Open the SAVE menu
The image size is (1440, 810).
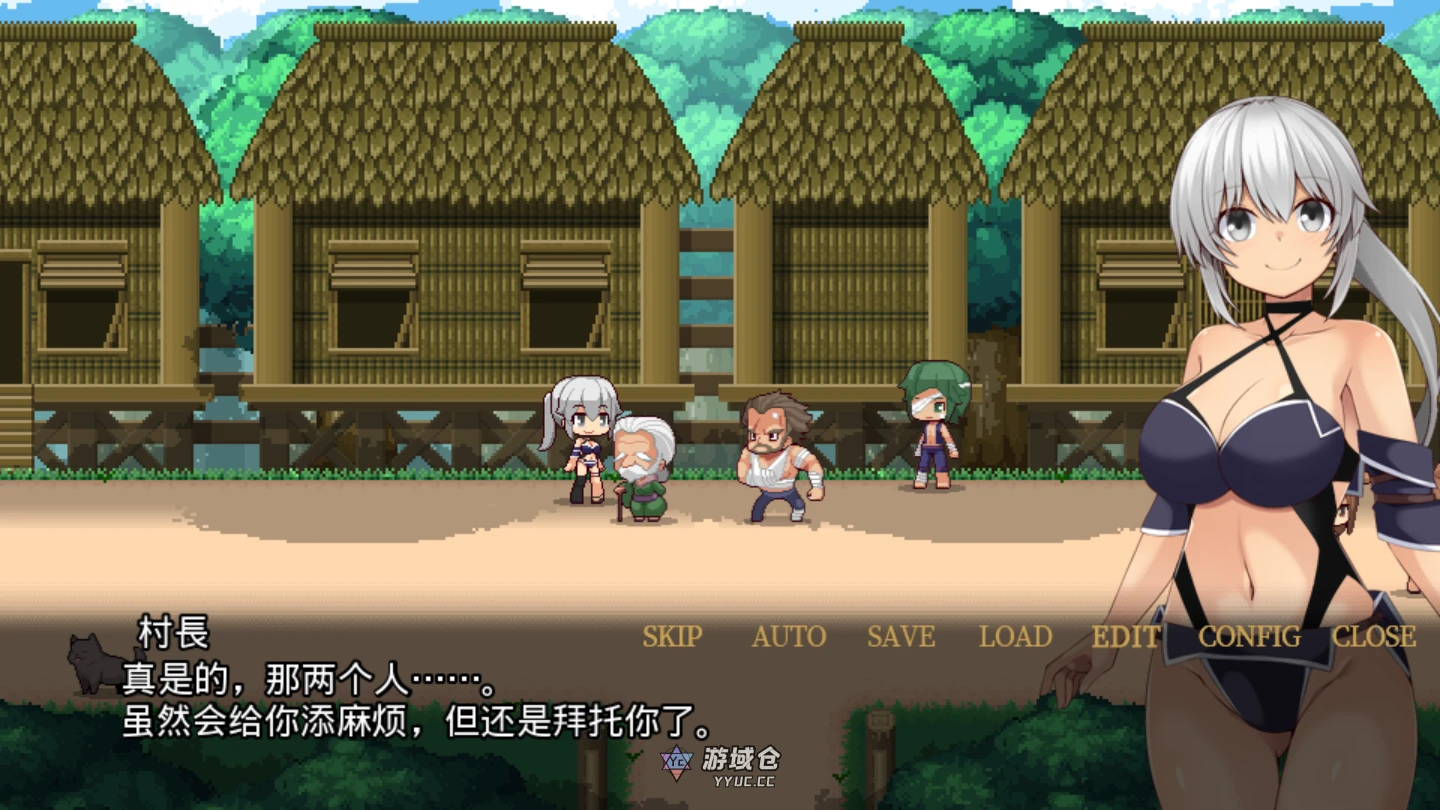[901, 637]
